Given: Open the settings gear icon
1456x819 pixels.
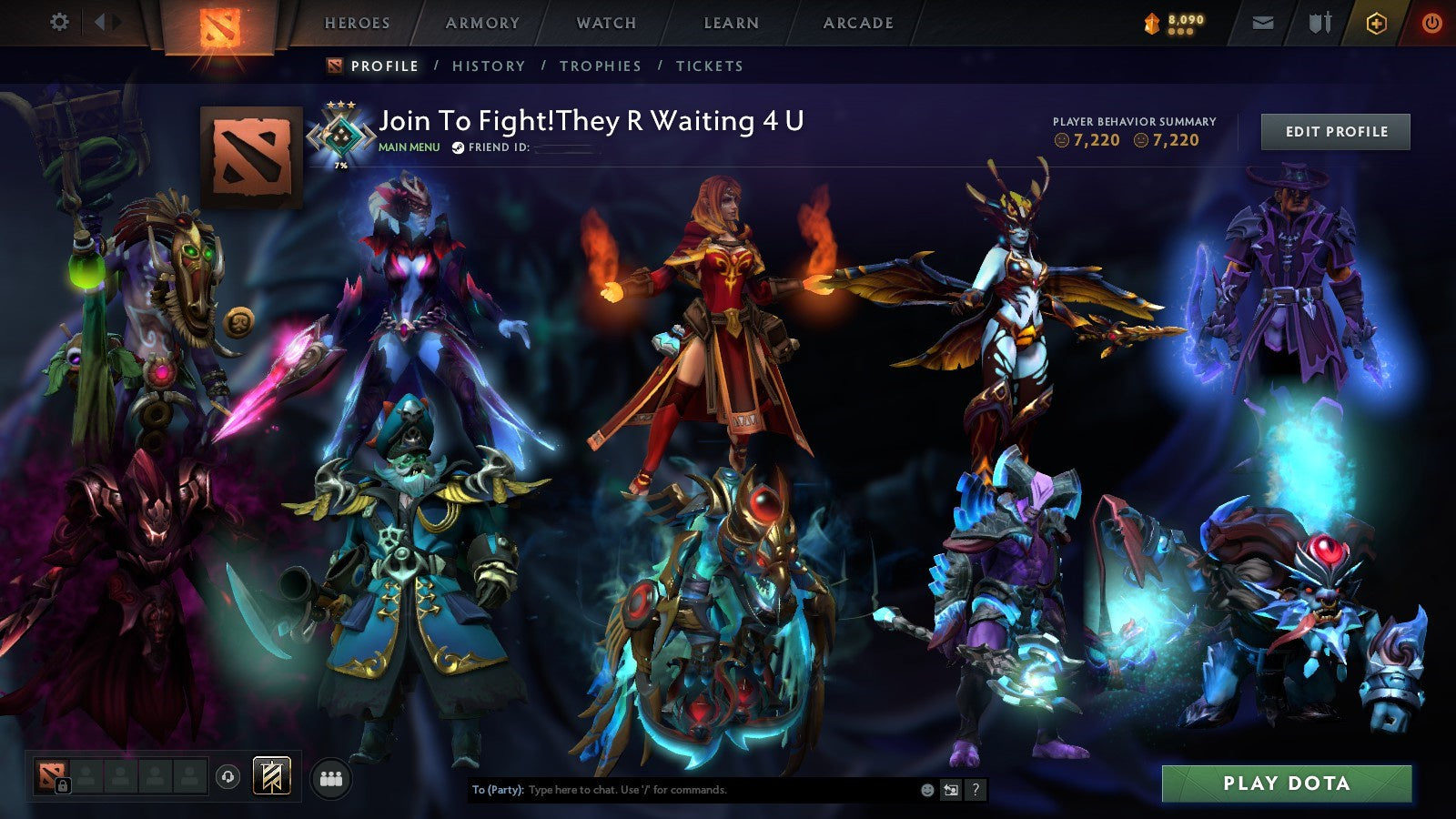Looking at the screenshot, I should click(59, 19).
